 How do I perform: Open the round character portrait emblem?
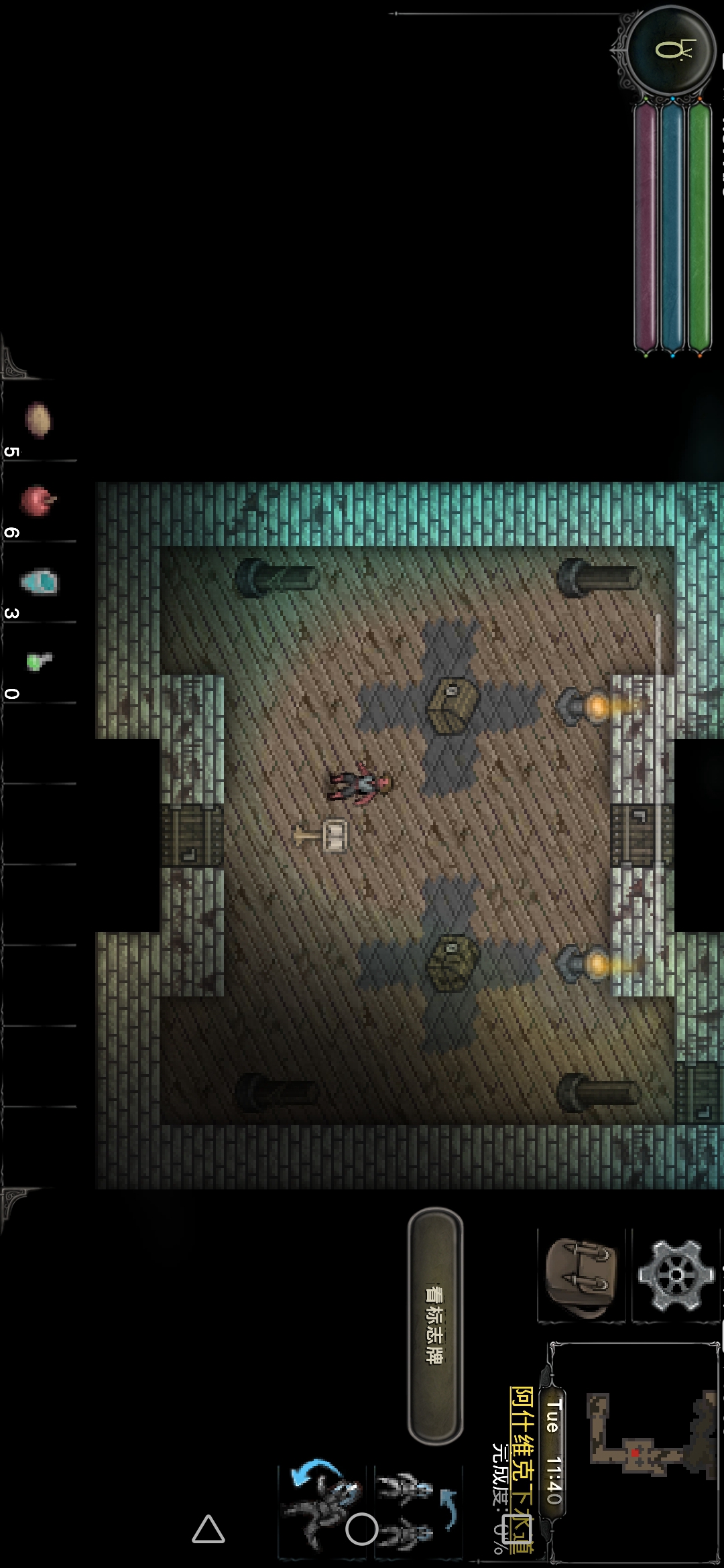click(672, 52)
